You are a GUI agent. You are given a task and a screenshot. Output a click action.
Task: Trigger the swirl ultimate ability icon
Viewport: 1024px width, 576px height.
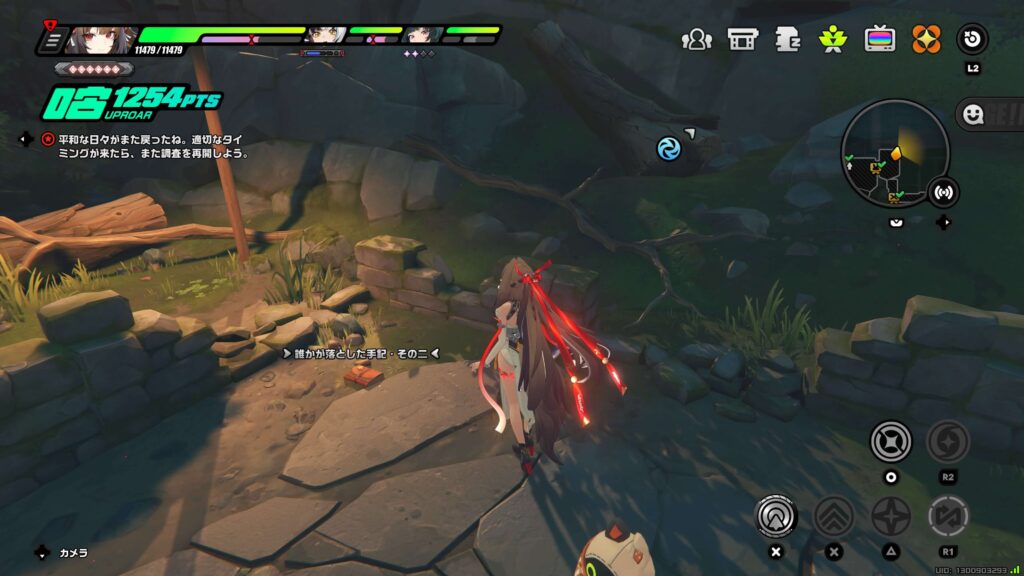[x=947, y=441]
